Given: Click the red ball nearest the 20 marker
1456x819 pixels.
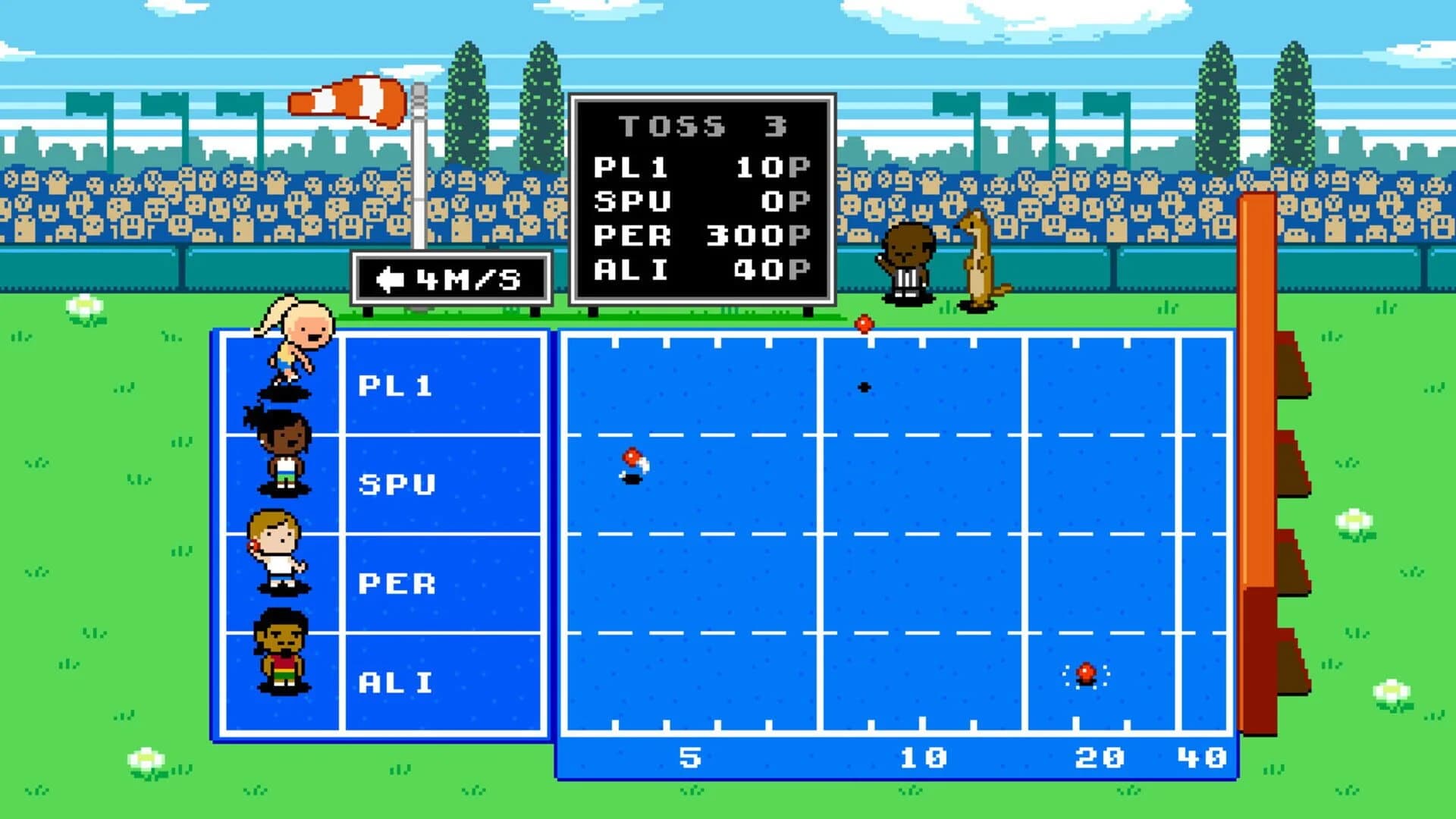Looking at the screenshot, I should click(1086, 673).
